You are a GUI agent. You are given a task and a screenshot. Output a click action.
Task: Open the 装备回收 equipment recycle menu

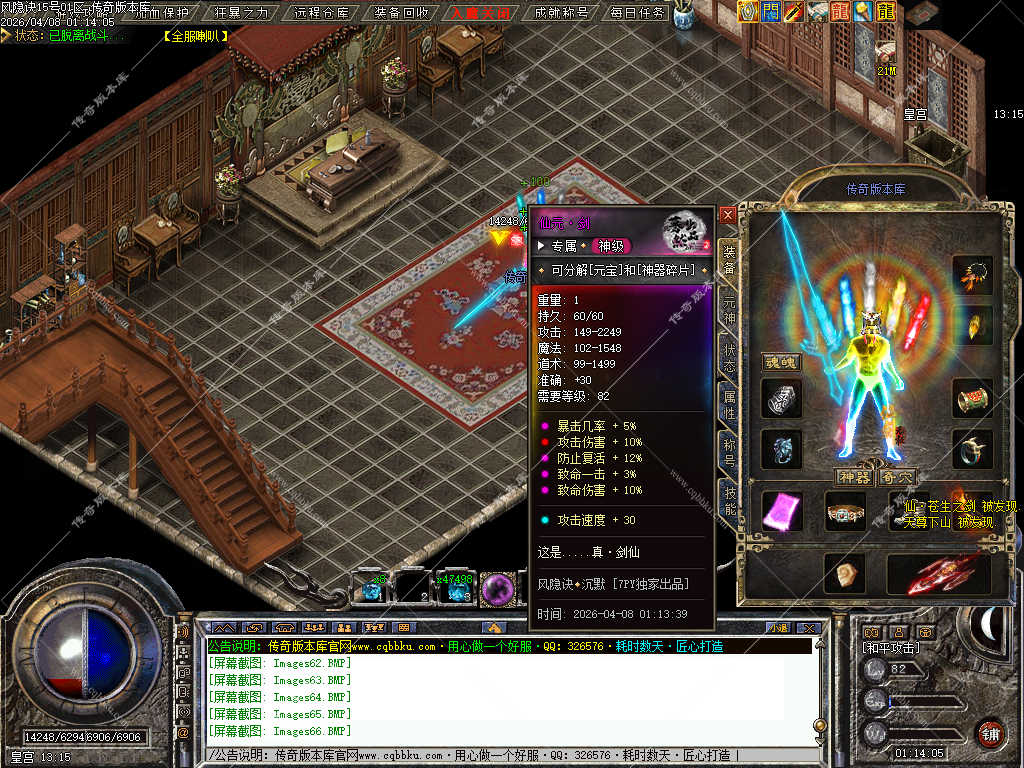coord(401,13)
